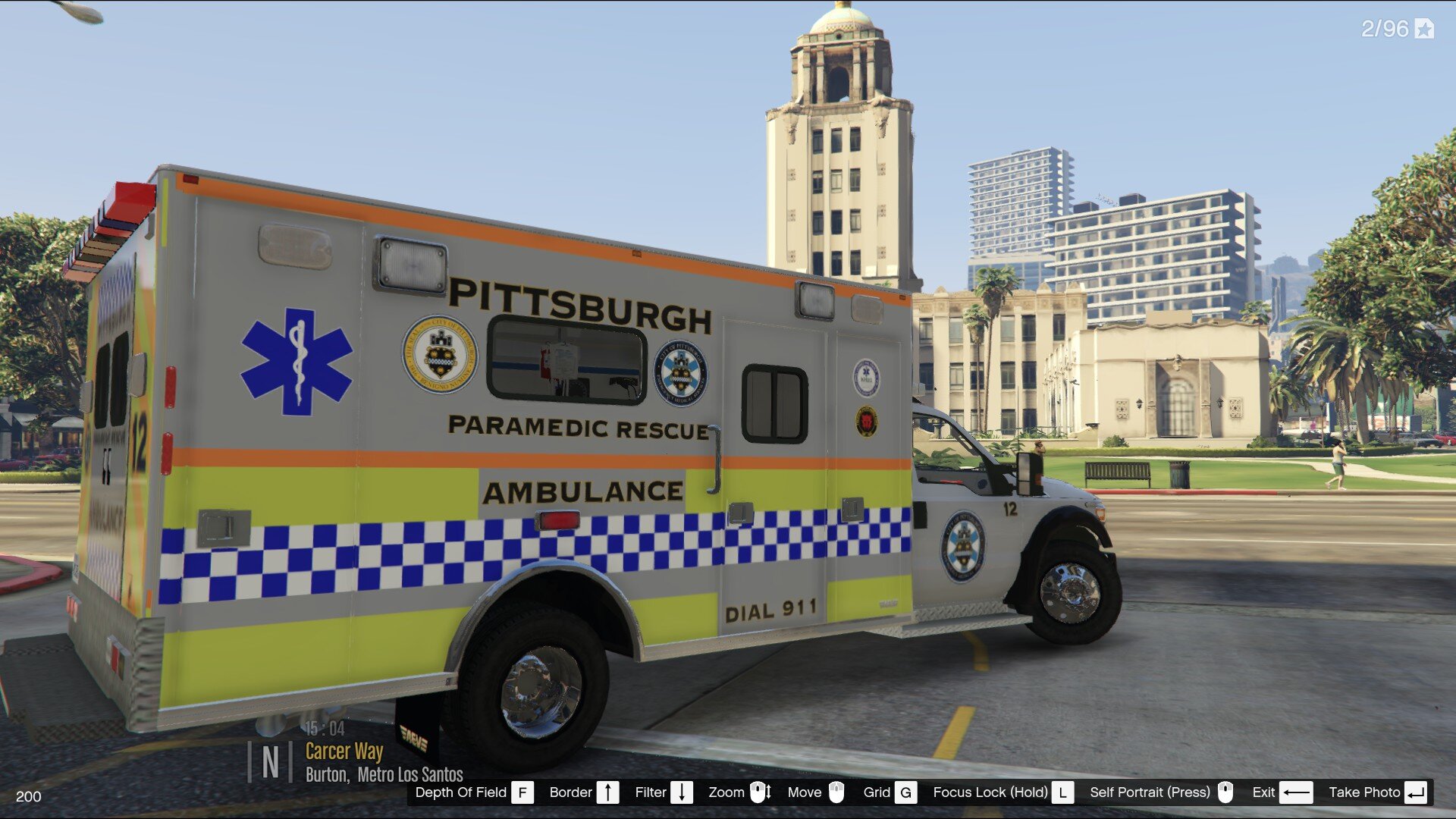Toggle the Grid overlay
This screenshot has height=819, width=1456.
[889, 792]
